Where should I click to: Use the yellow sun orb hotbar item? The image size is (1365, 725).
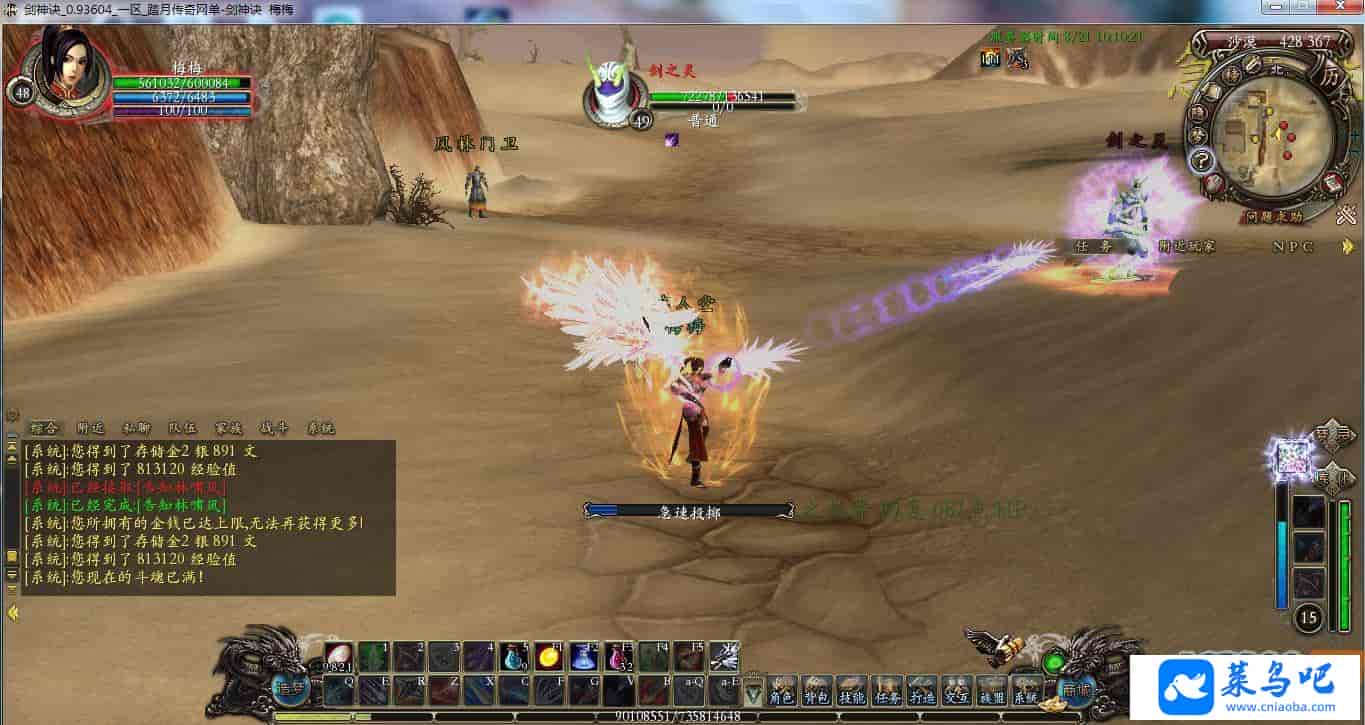click(548, 656)
